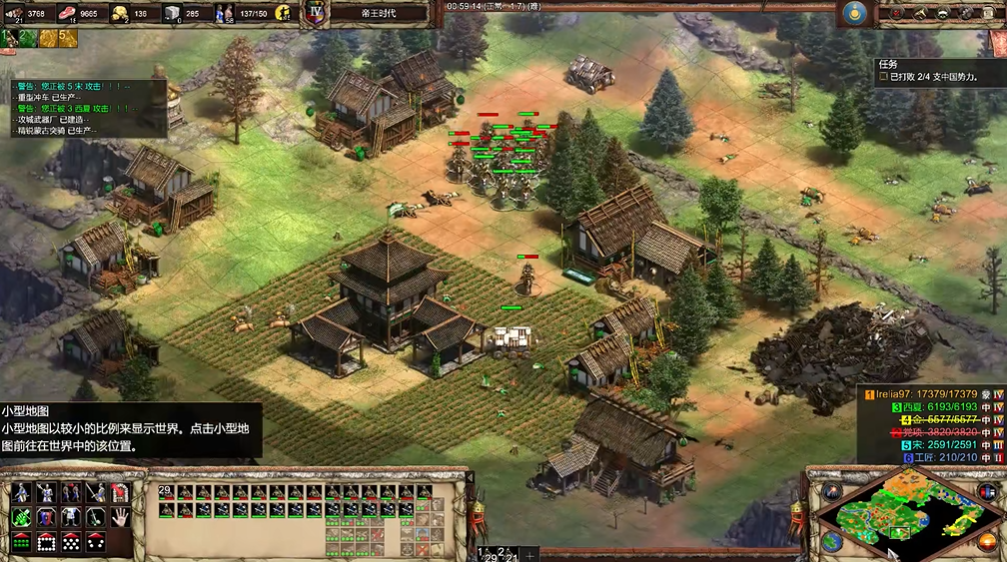
Task: Choose the box formation button
Action: coord(46,542)
